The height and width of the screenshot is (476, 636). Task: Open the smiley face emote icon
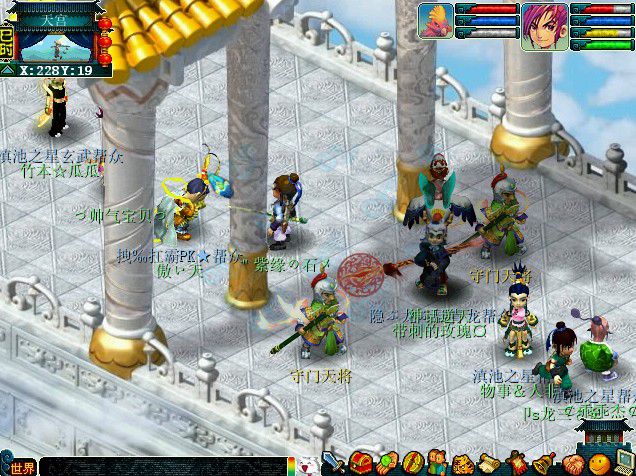[x=598, y=465]
